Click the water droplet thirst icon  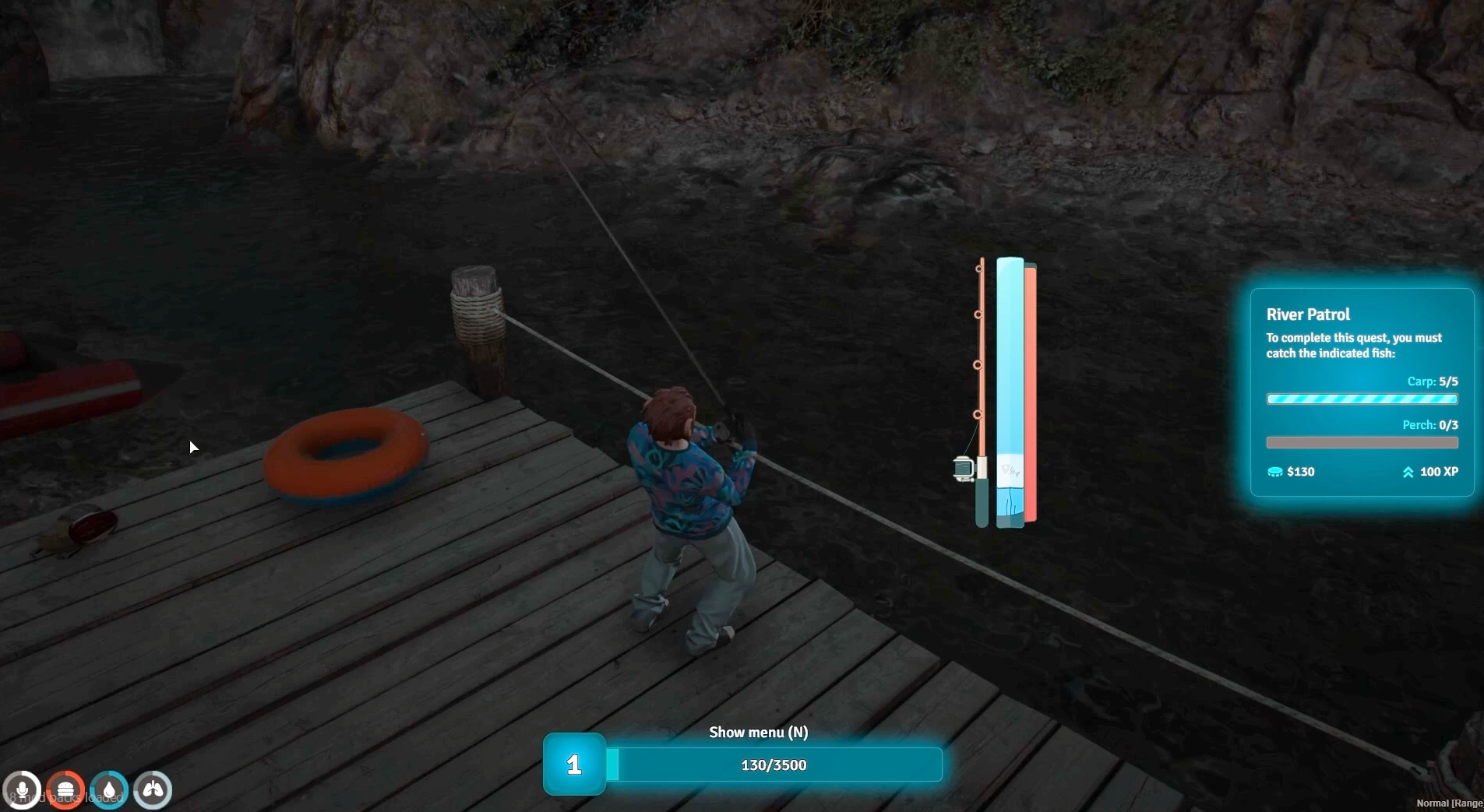[x=109, y=790]
